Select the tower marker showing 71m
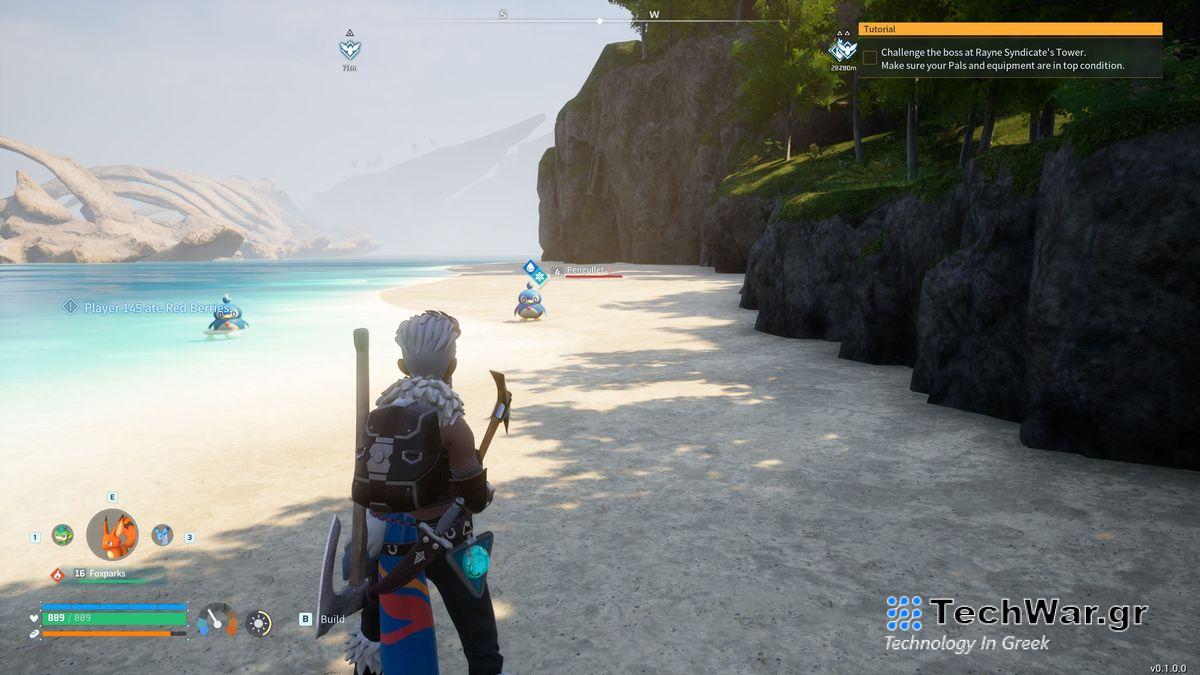This screenshot has height=675, width=1200. 349,48
